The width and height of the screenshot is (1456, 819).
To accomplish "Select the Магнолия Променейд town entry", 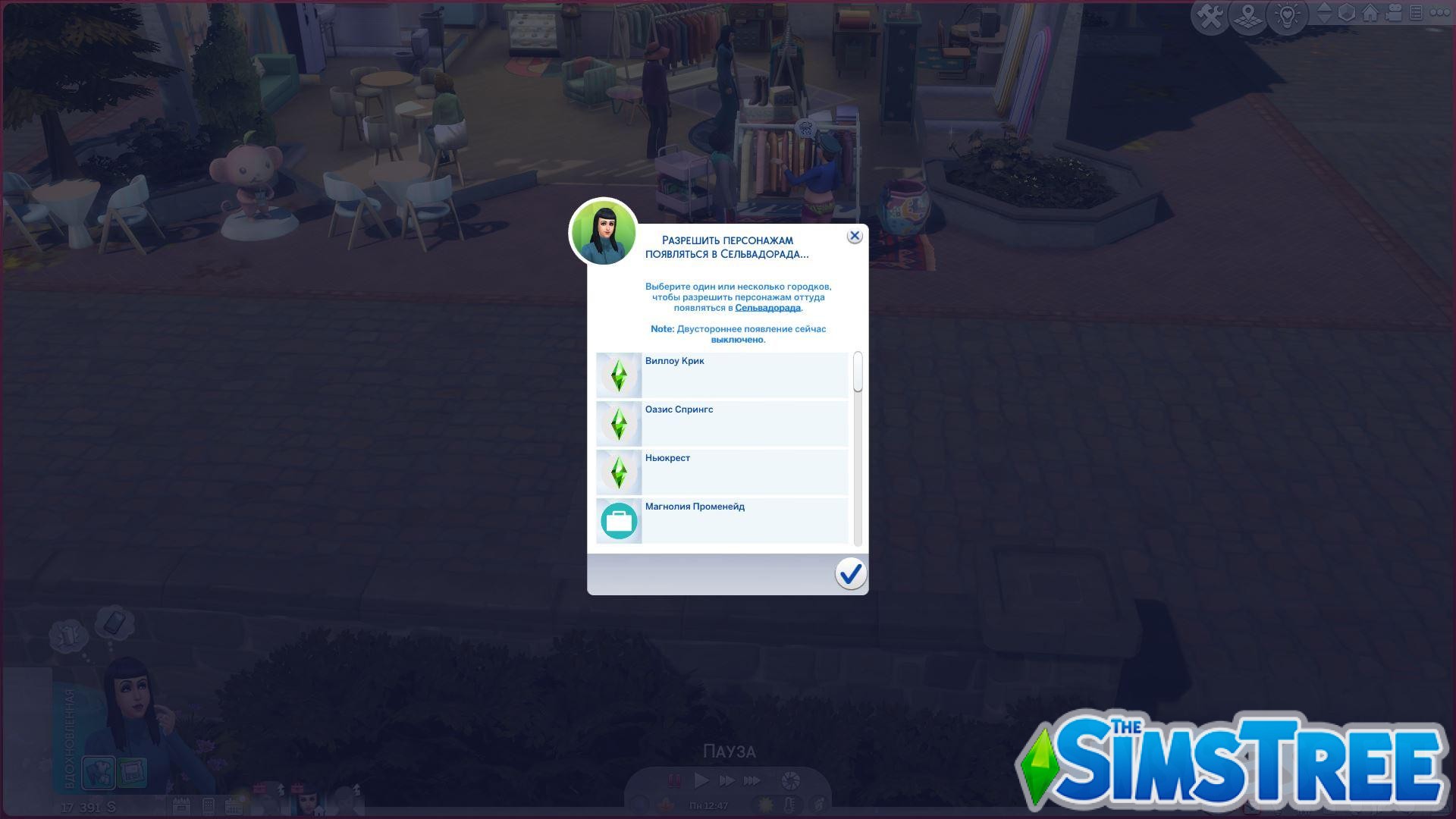I will 720,520.
